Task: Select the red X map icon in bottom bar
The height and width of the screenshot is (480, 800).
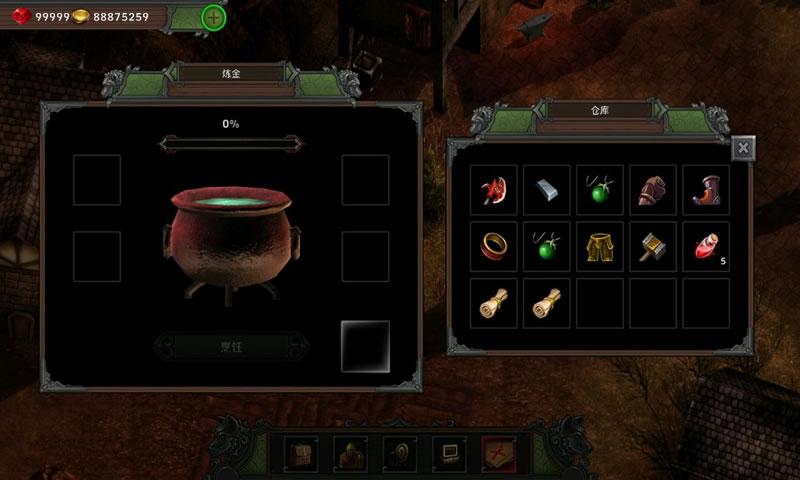Action: coord(498,454)
